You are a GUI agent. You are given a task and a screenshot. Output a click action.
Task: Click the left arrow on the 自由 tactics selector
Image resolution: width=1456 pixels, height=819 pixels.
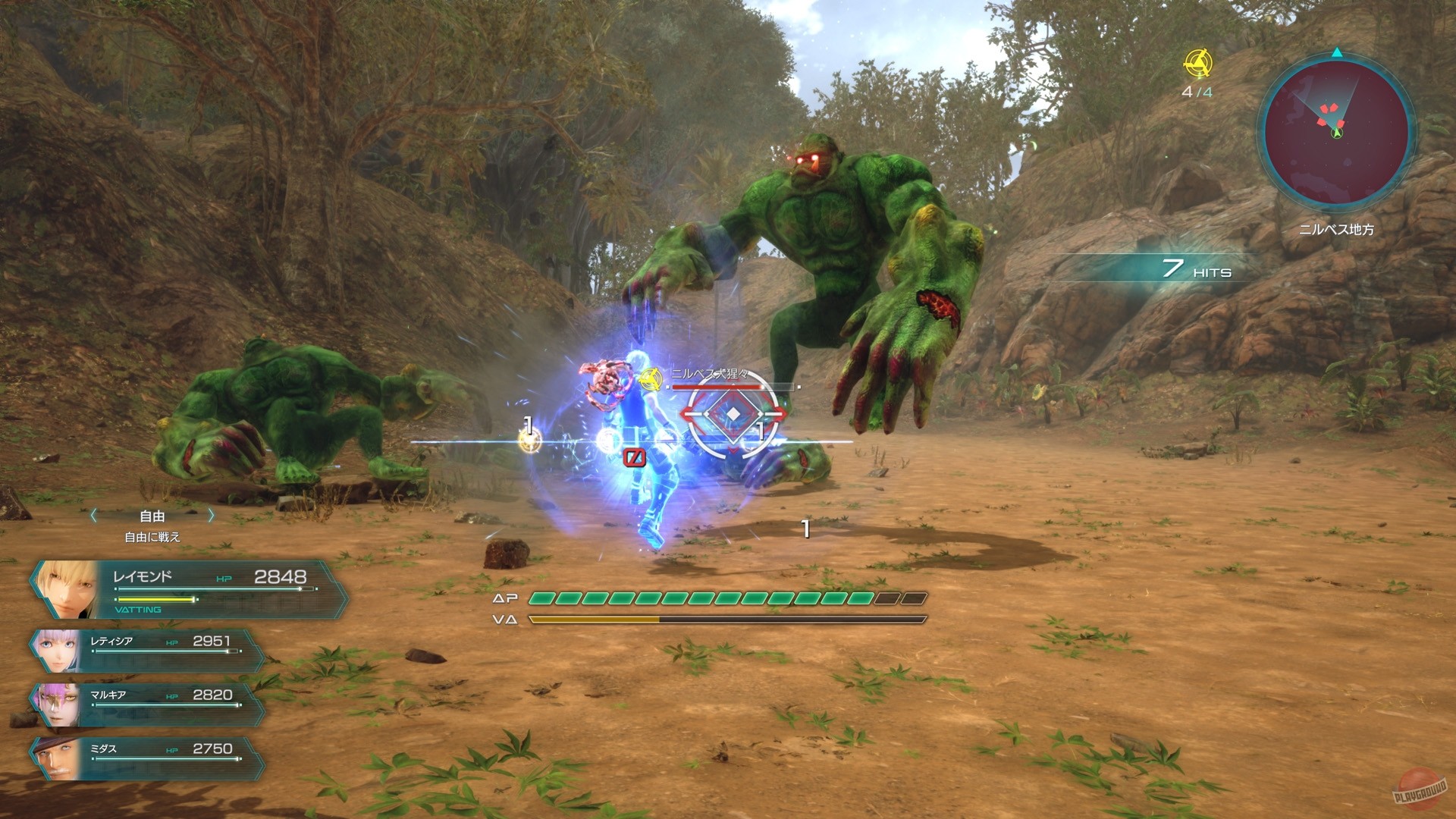pyautogui.click(x=93, y=515)
